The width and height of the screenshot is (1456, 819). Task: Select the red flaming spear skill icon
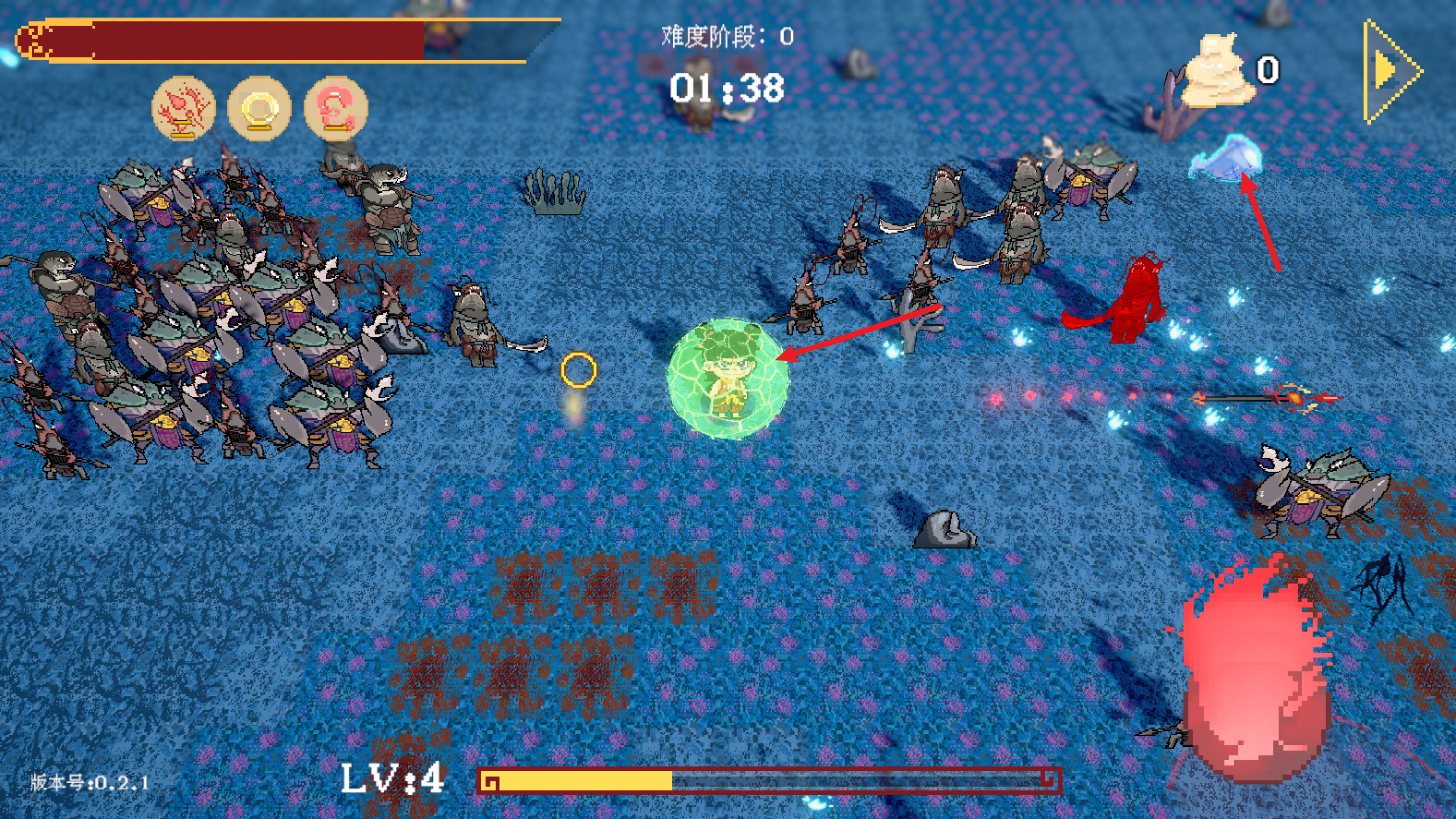(183, 108)
